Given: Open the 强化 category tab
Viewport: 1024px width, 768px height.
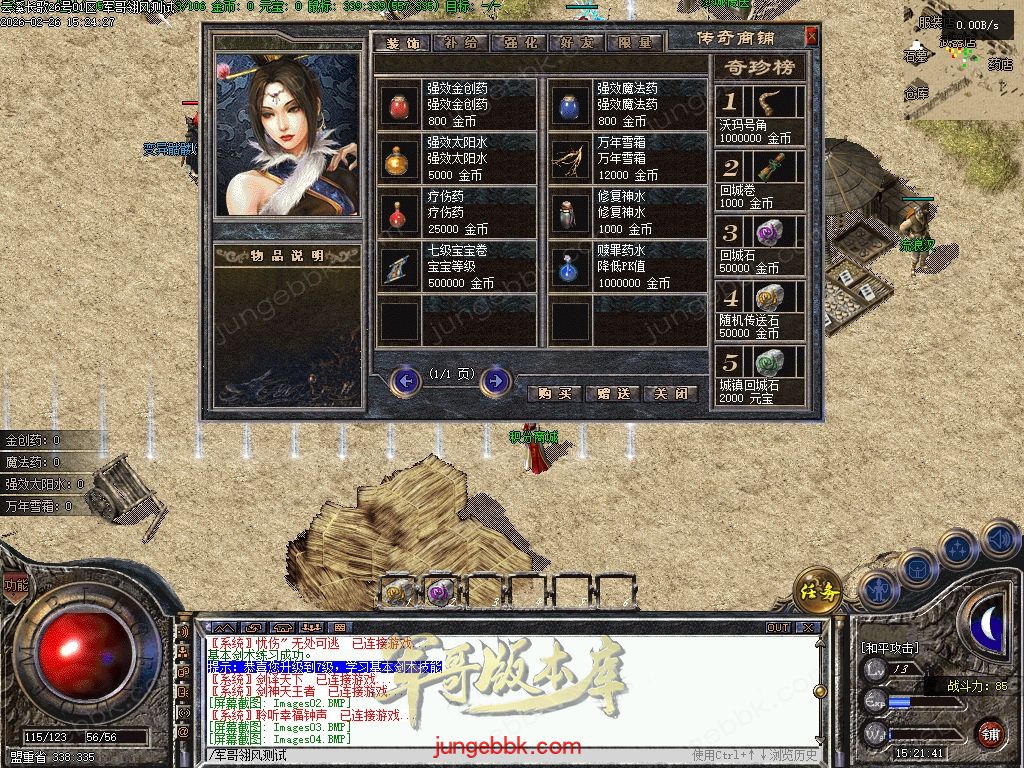Looking at the screenshot, I should pos(520,43).
